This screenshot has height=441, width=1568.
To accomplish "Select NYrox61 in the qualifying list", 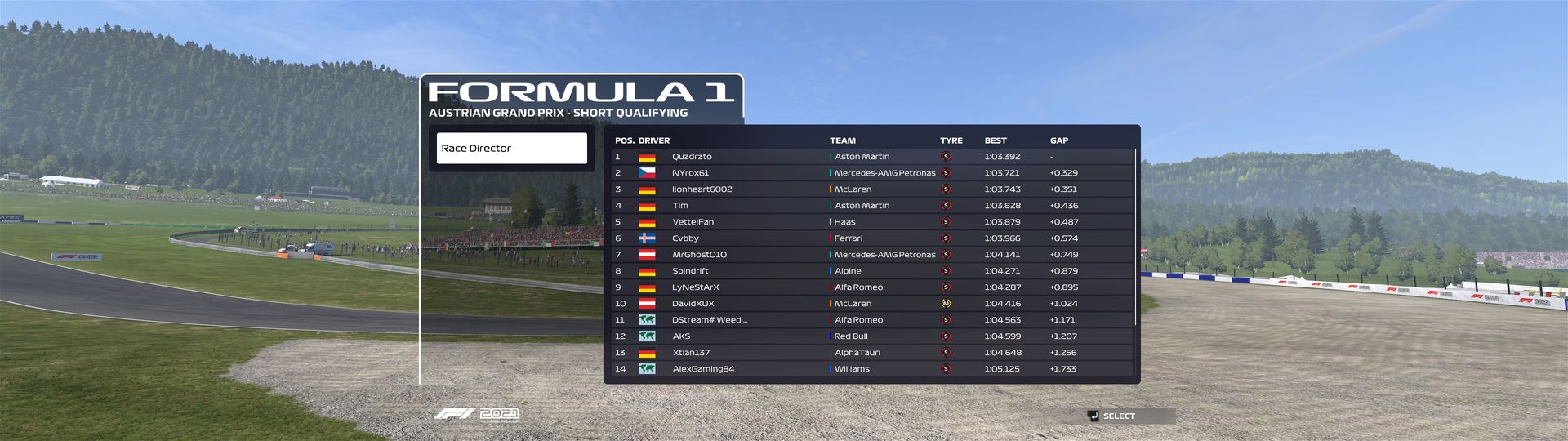I will [x=871, y=173].
